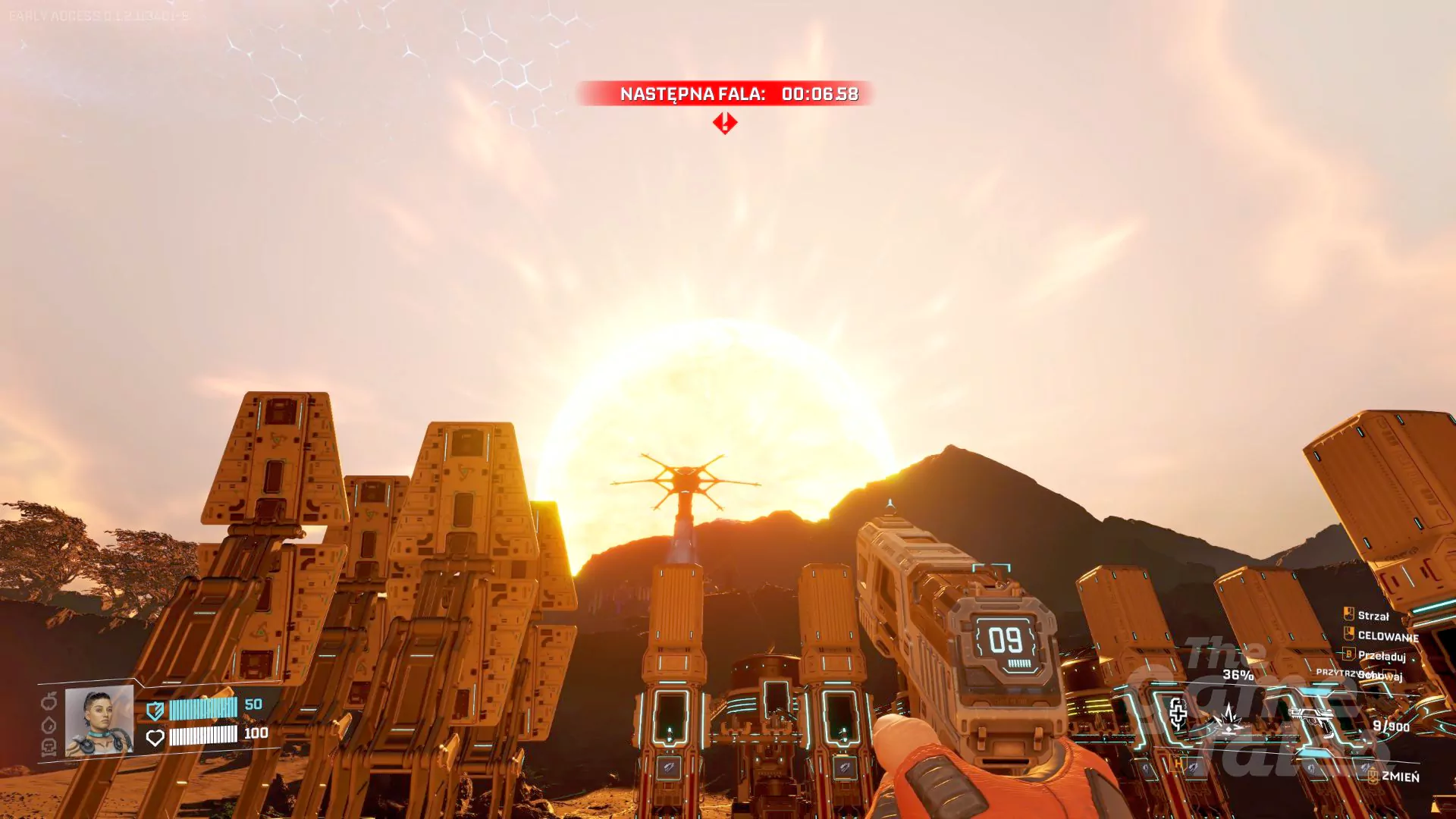The height and width of the screenshot is (819, 1456).
Task: Click the red wave warning marker
Action: click(x=725, y=123)
